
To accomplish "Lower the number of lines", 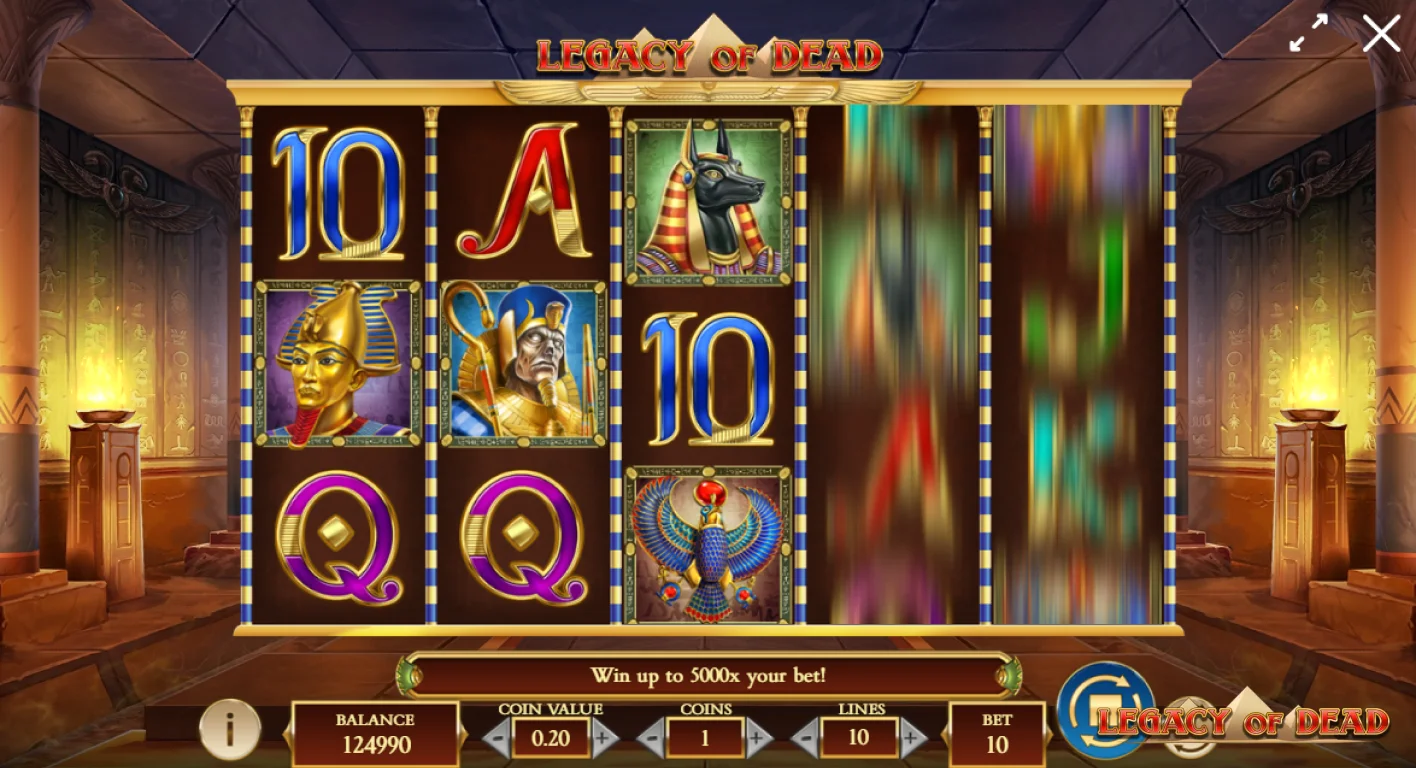I will [x=805, y=740].
